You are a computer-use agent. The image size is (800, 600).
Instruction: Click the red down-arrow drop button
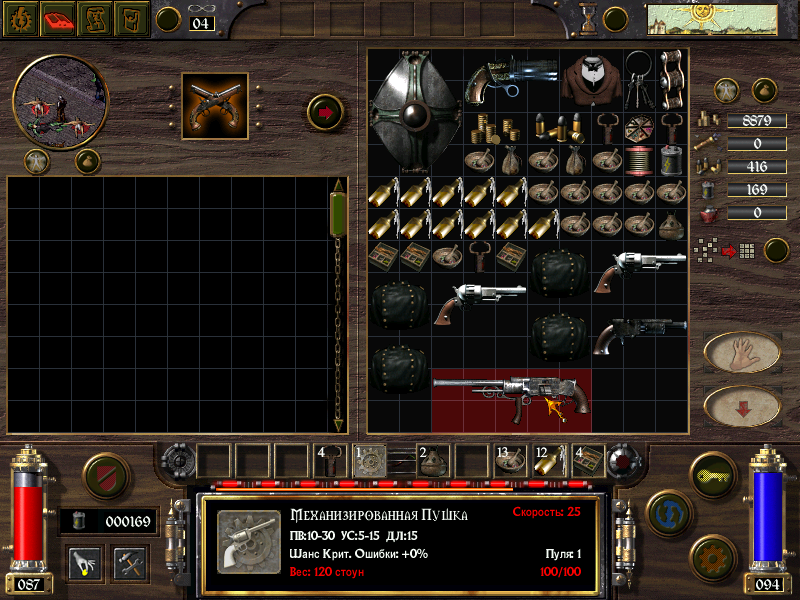(x=741, y=405)
